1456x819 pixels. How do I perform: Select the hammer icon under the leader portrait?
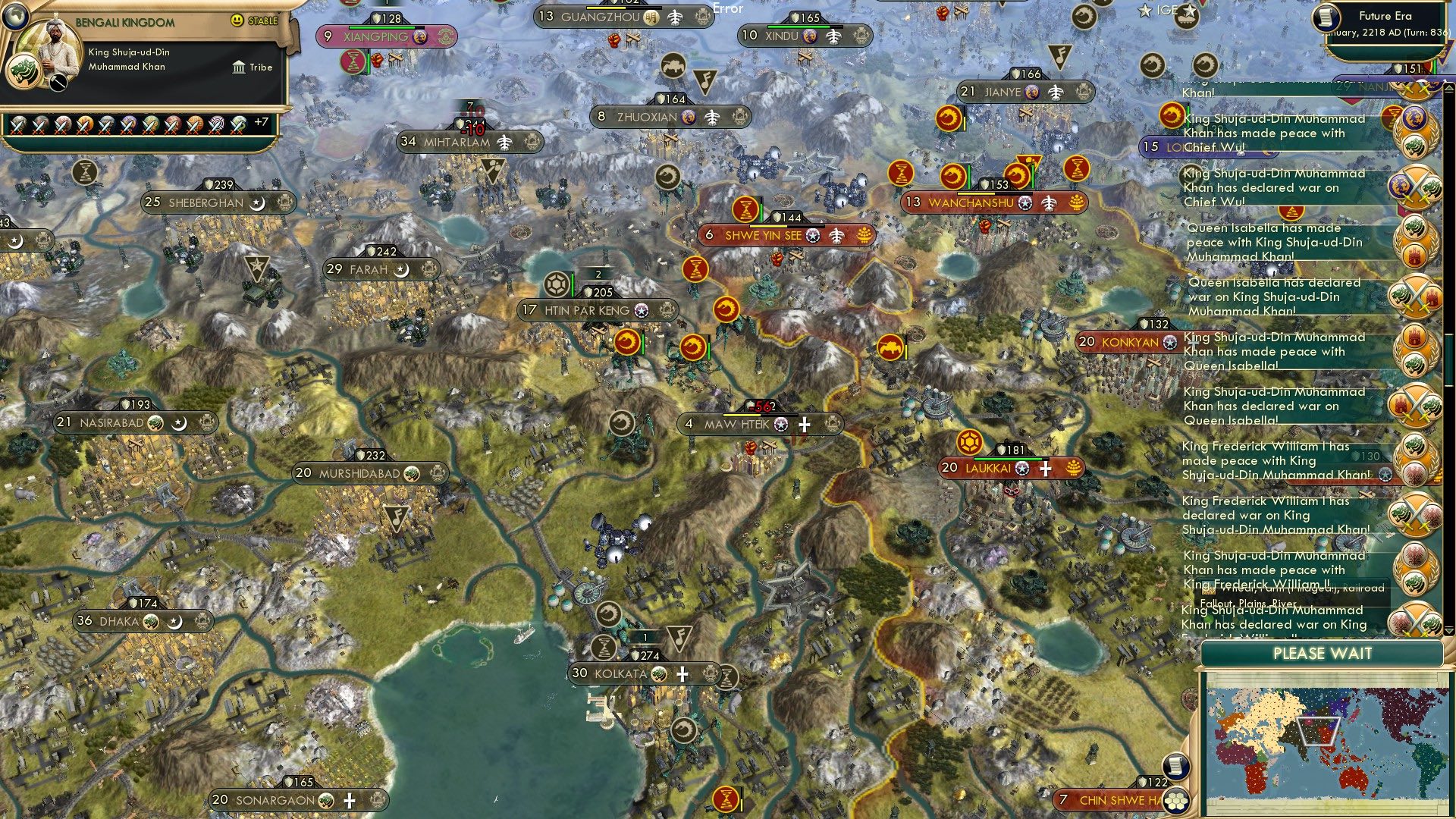[x=58, y=82]
